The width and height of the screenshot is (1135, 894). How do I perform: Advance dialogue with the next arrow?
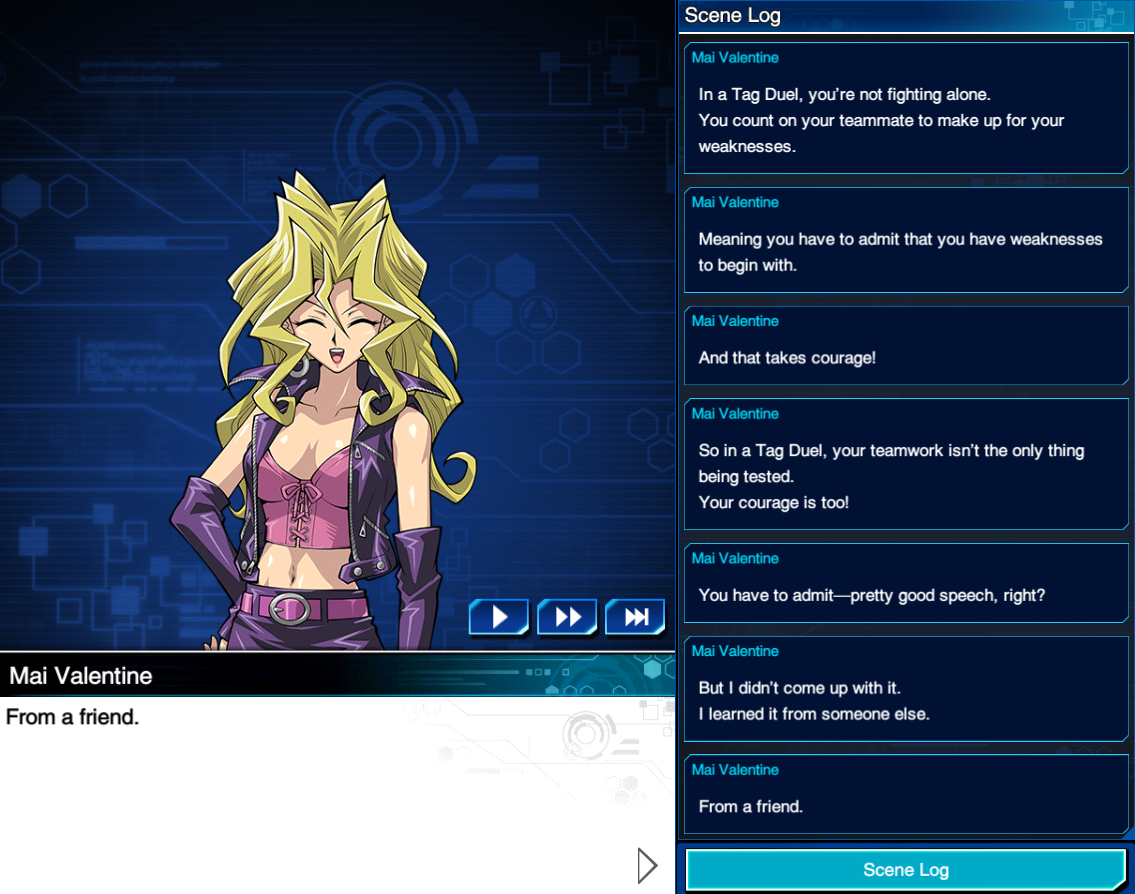(x=647, y=866)
